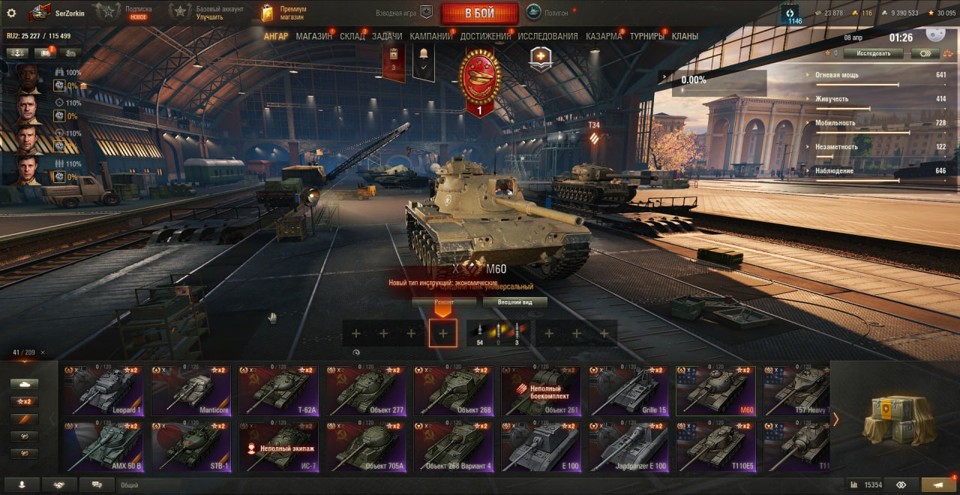Open the settings gear menu
This screenshot has width=960, height=495.
(12, 13)
